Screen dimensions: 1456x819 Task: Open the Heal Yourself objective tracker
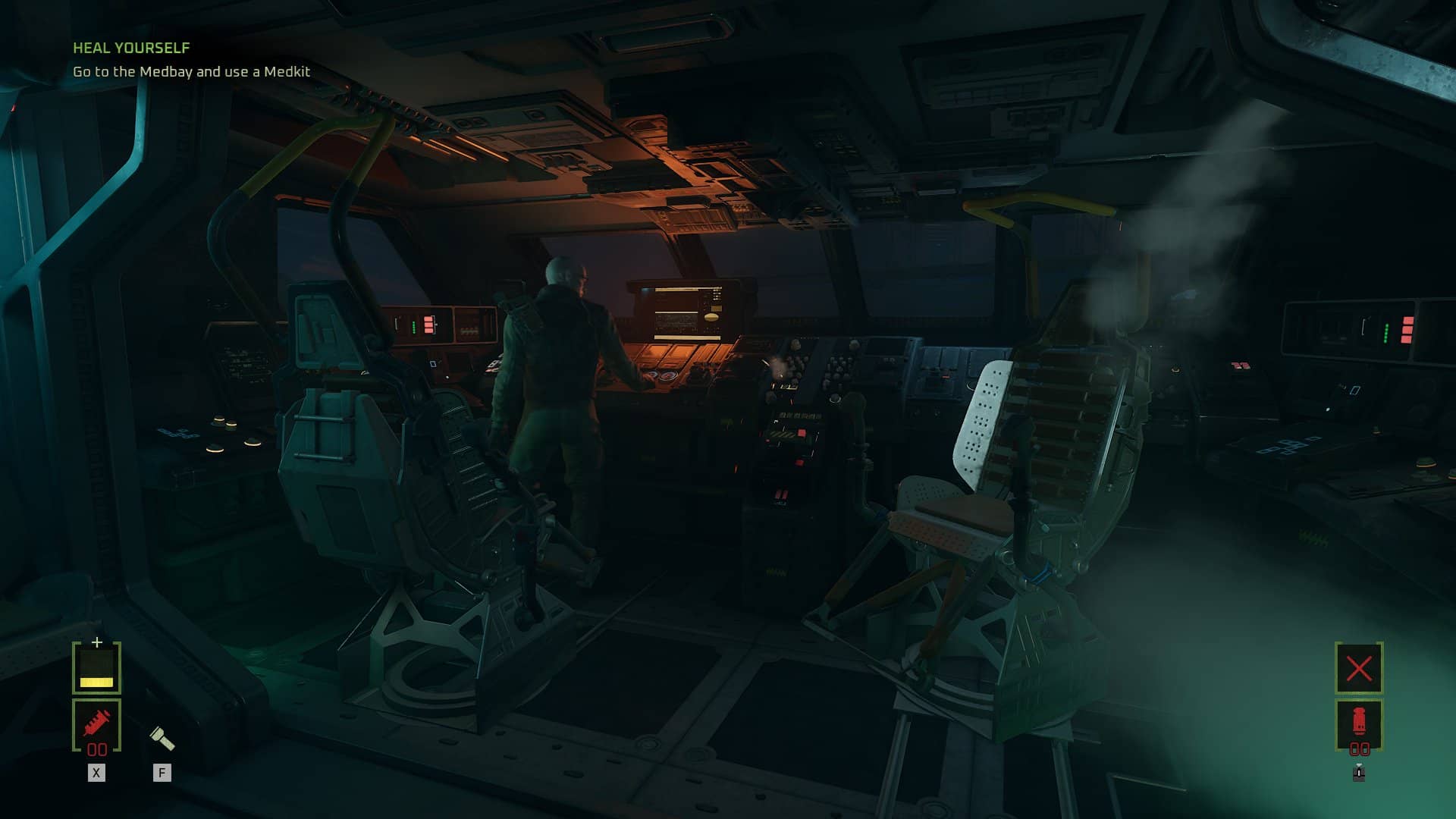pos(131,48)
